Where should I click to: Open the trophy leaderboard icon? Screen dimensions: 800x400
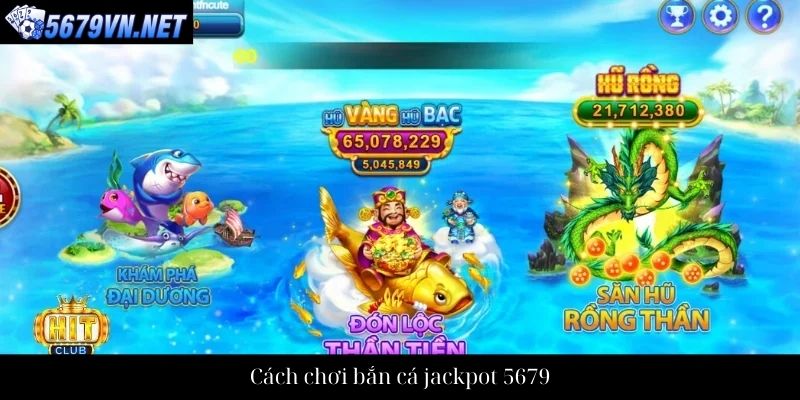[x=675, y=15]
